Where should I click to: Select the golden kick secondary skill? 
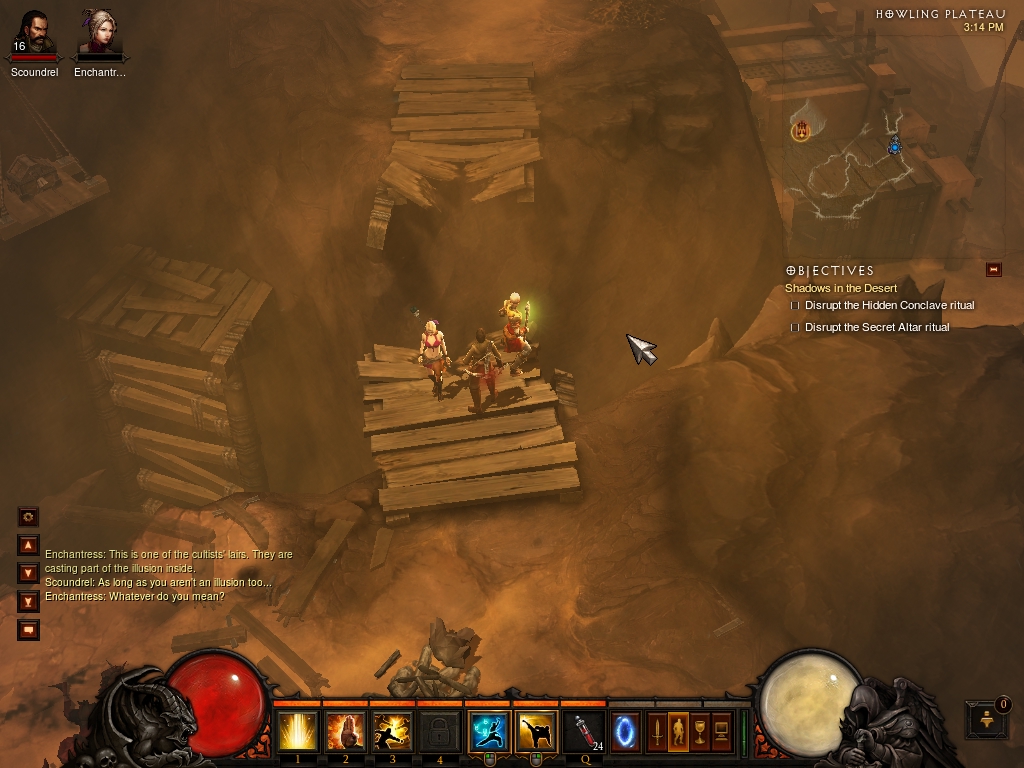[537, 732]
